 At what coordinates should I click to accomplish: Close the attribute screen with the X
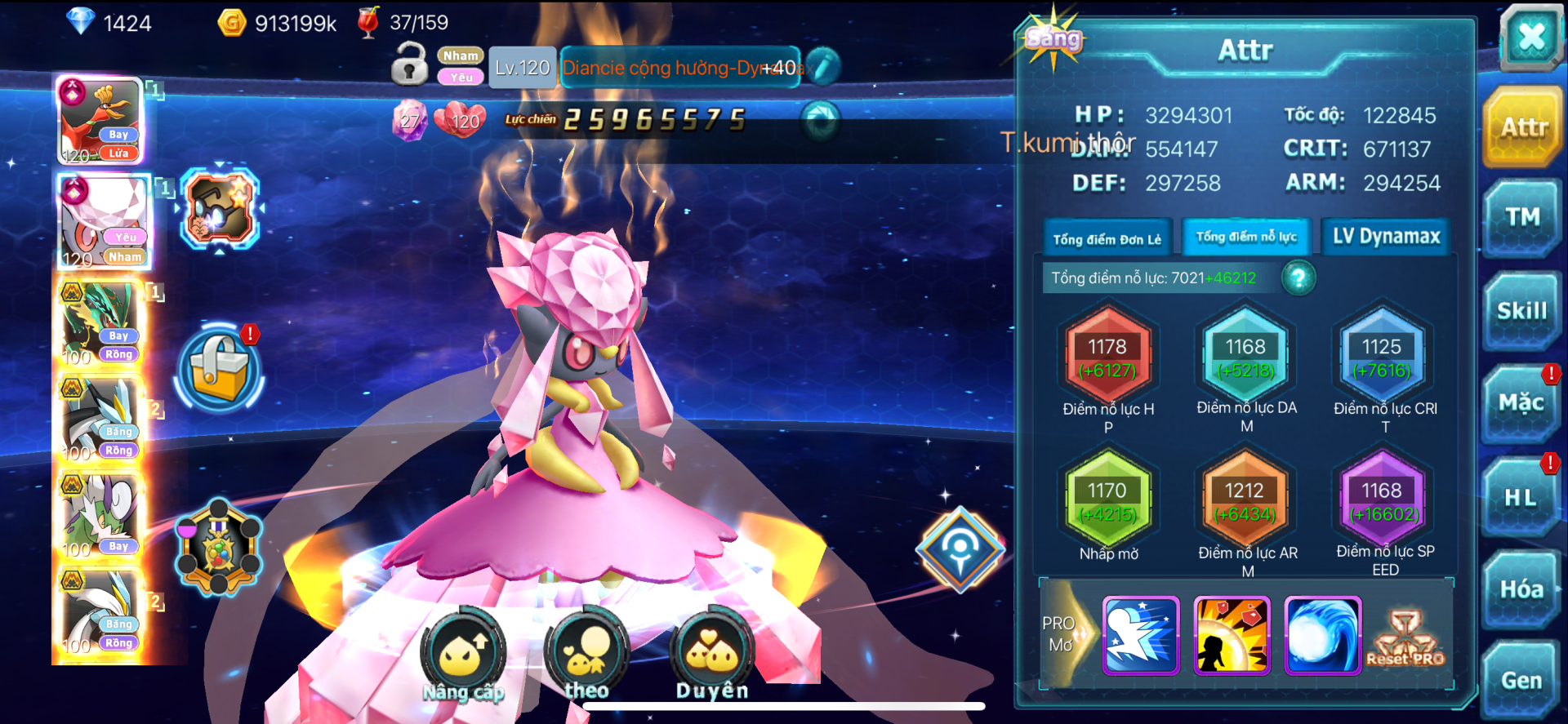(1530, 37)
